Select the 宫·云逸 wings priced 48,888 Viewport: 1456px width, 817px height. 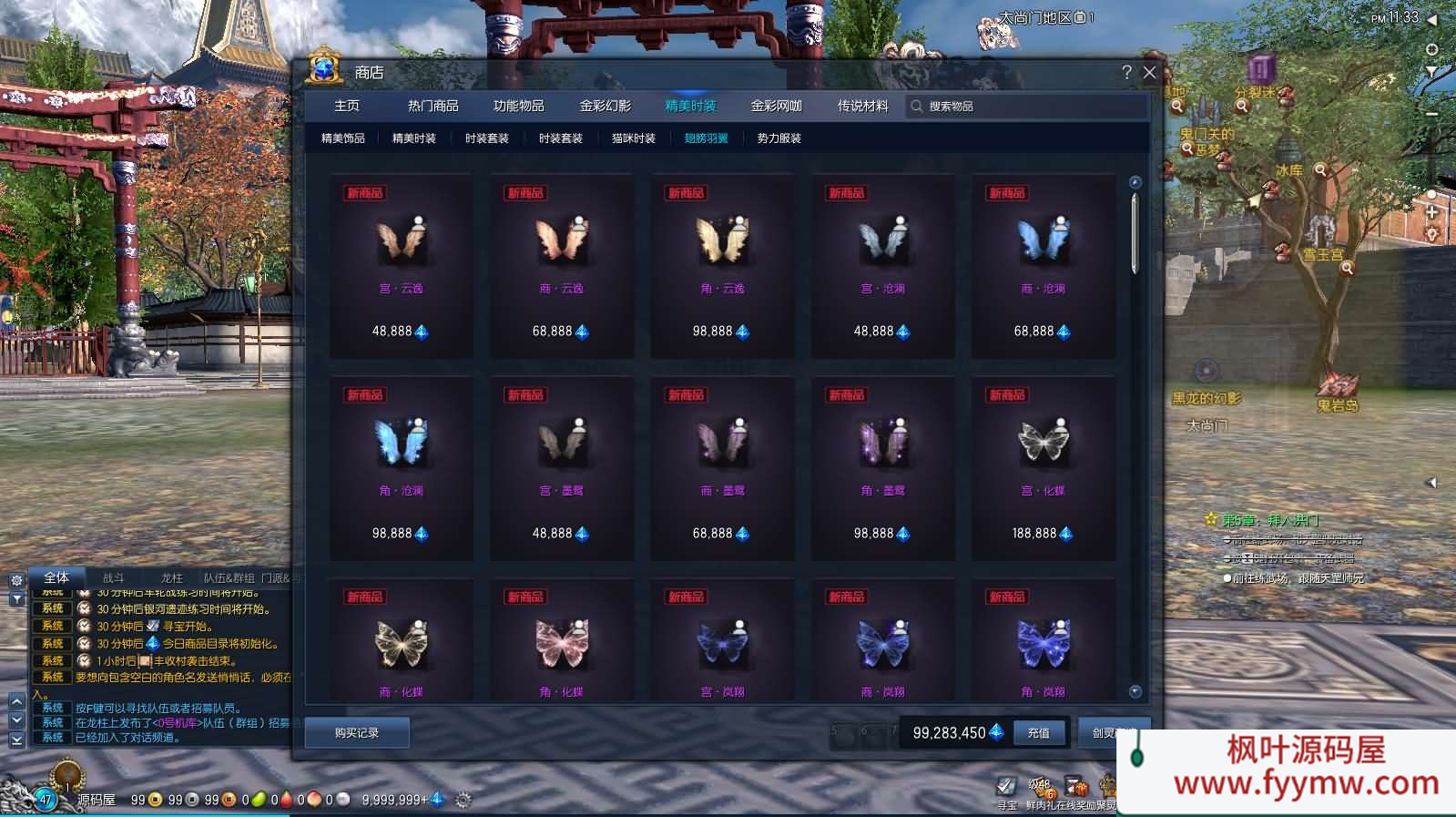tap(401, 264)
